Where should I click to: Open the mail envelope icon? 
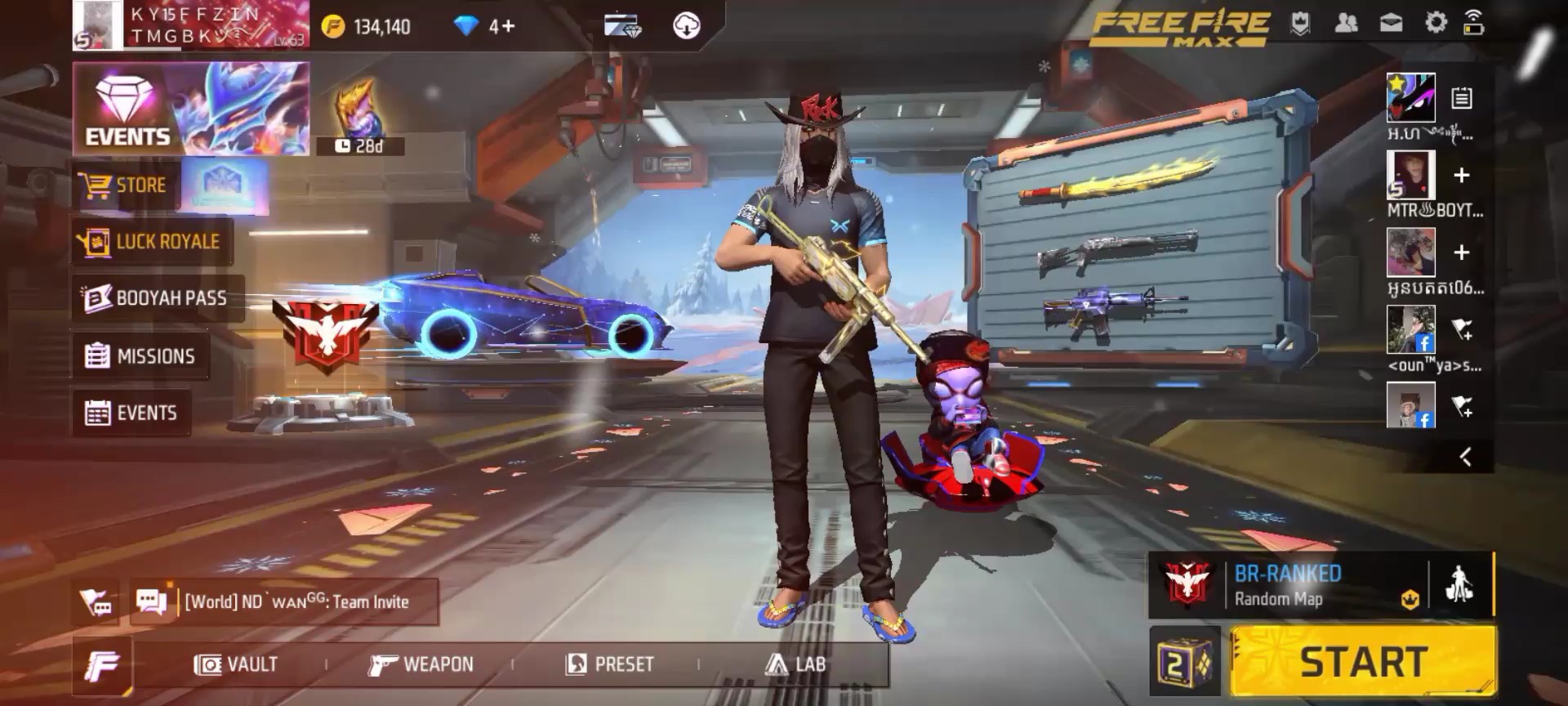click(1391, 23)
